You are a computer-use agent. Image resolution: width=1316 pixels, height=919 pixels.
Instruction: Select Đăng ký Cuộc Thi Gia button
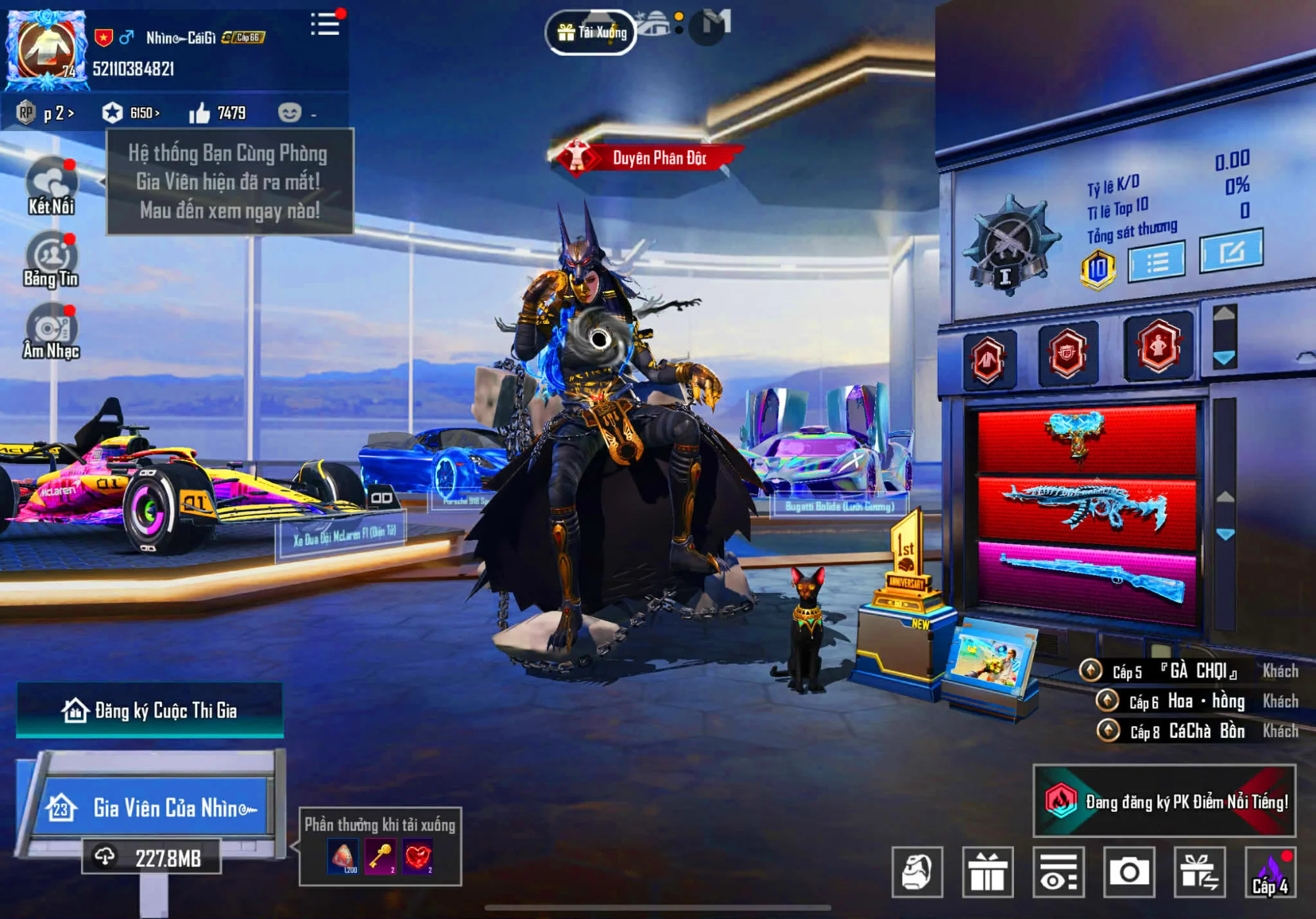[150, 710]
